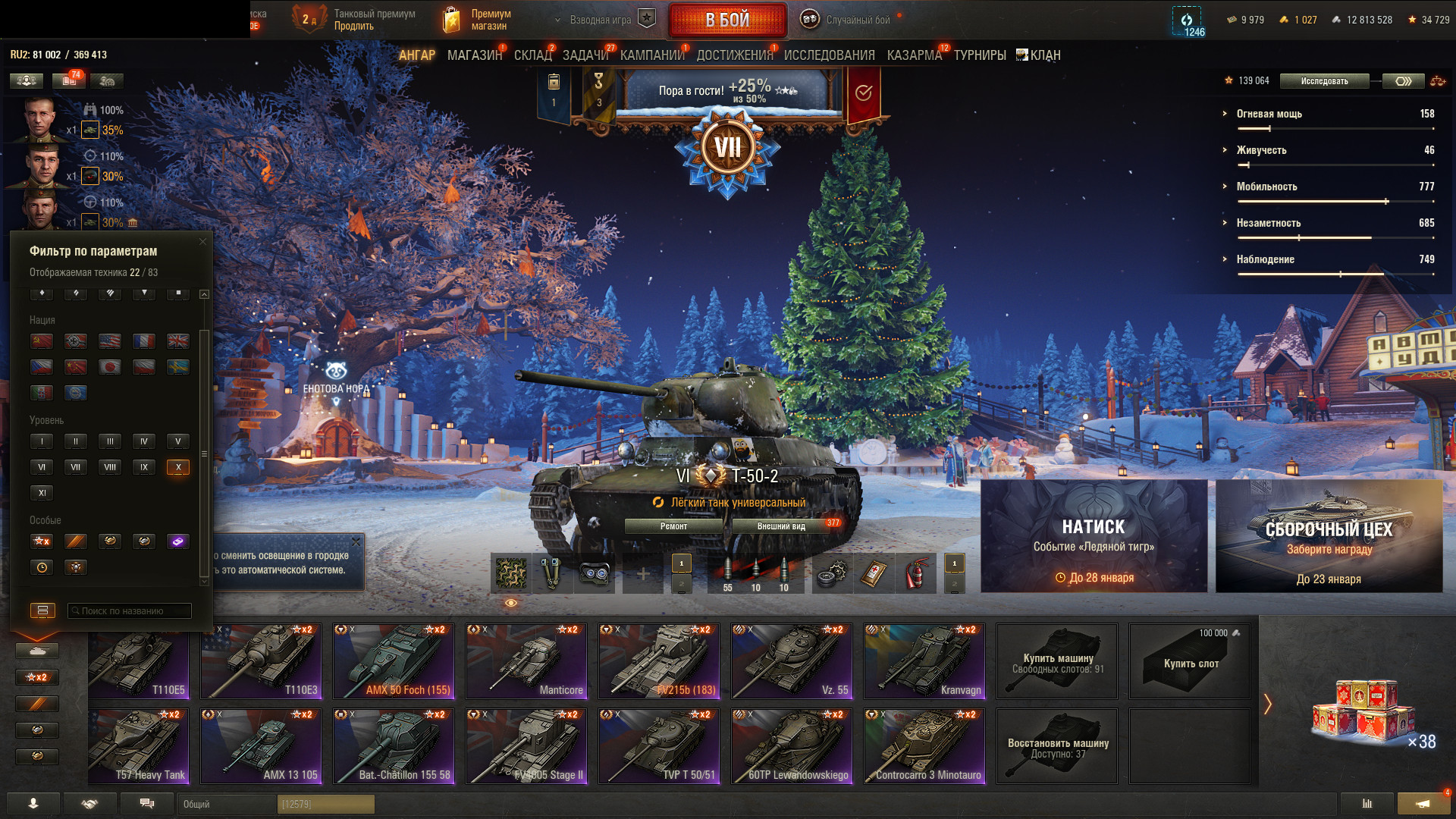Open the Восстановить машину tile
The width and height of the screenshot is (1456, 819).
pos(1057,746)
